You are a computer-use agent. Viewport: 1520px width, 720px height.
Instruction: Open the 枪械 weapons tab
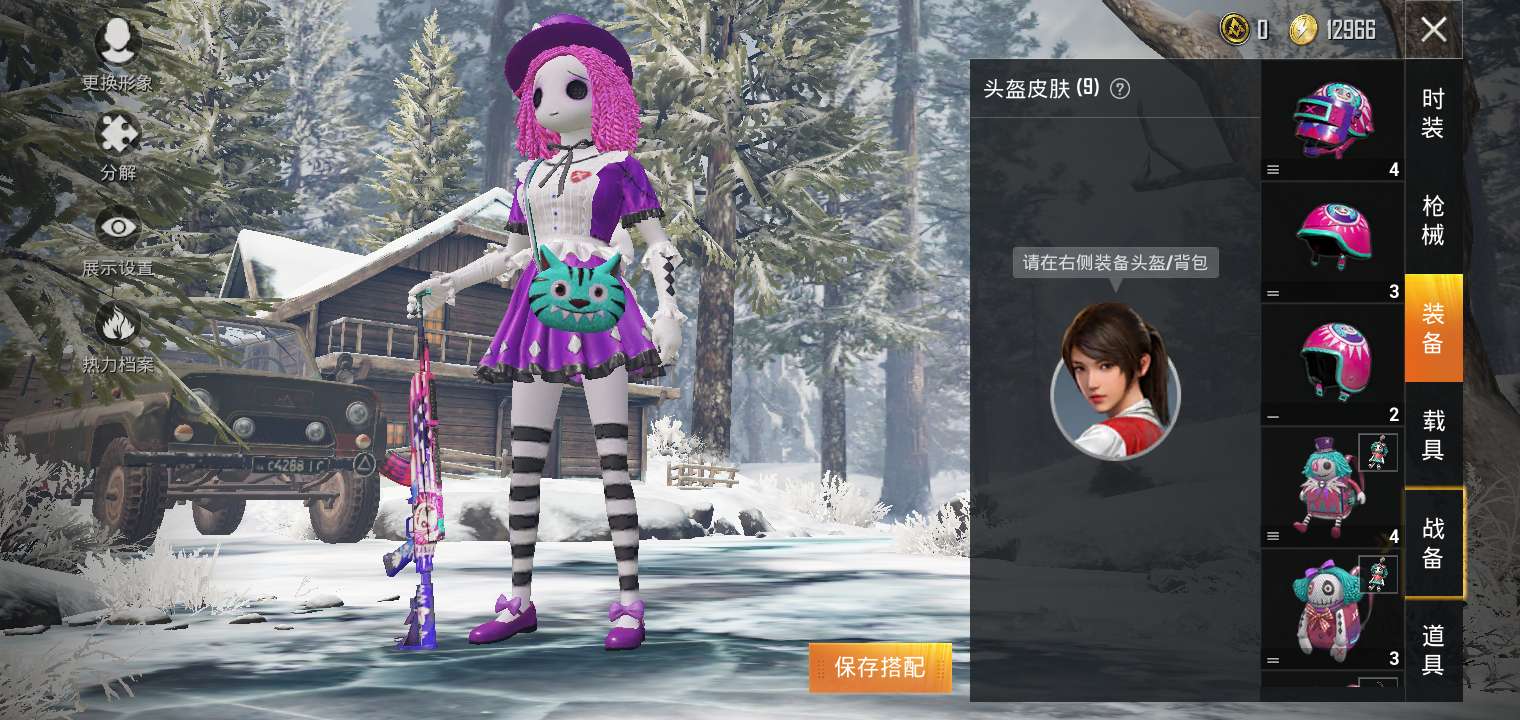[1434, 215]
